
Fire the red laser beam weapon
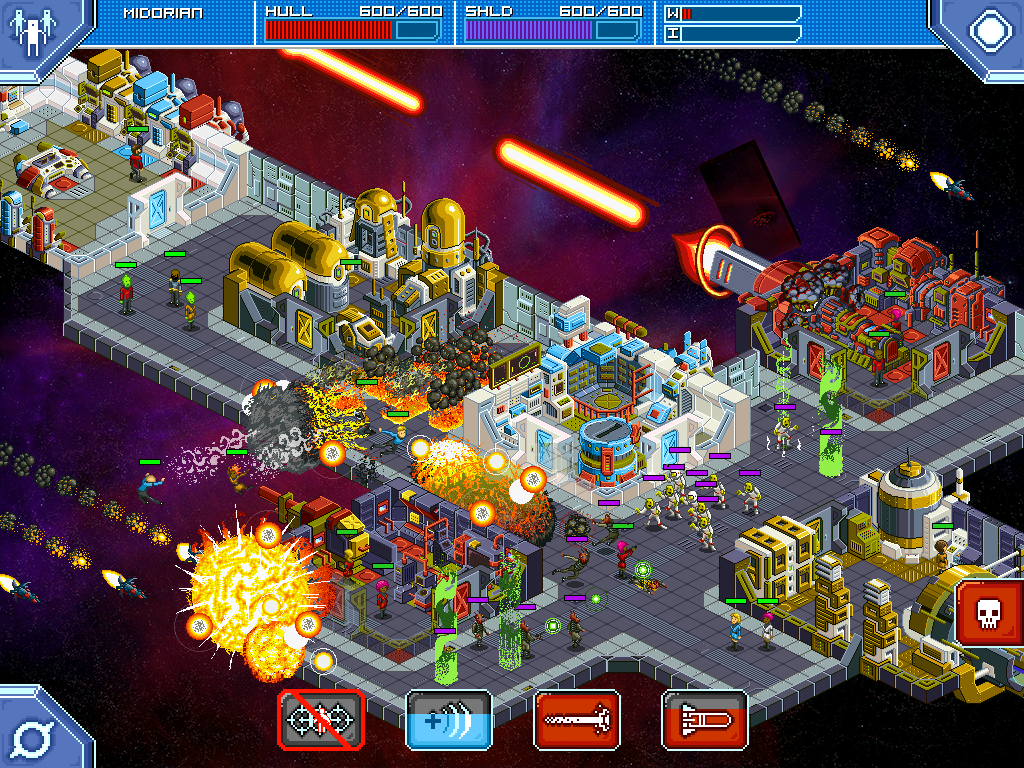tap(577, 720)
